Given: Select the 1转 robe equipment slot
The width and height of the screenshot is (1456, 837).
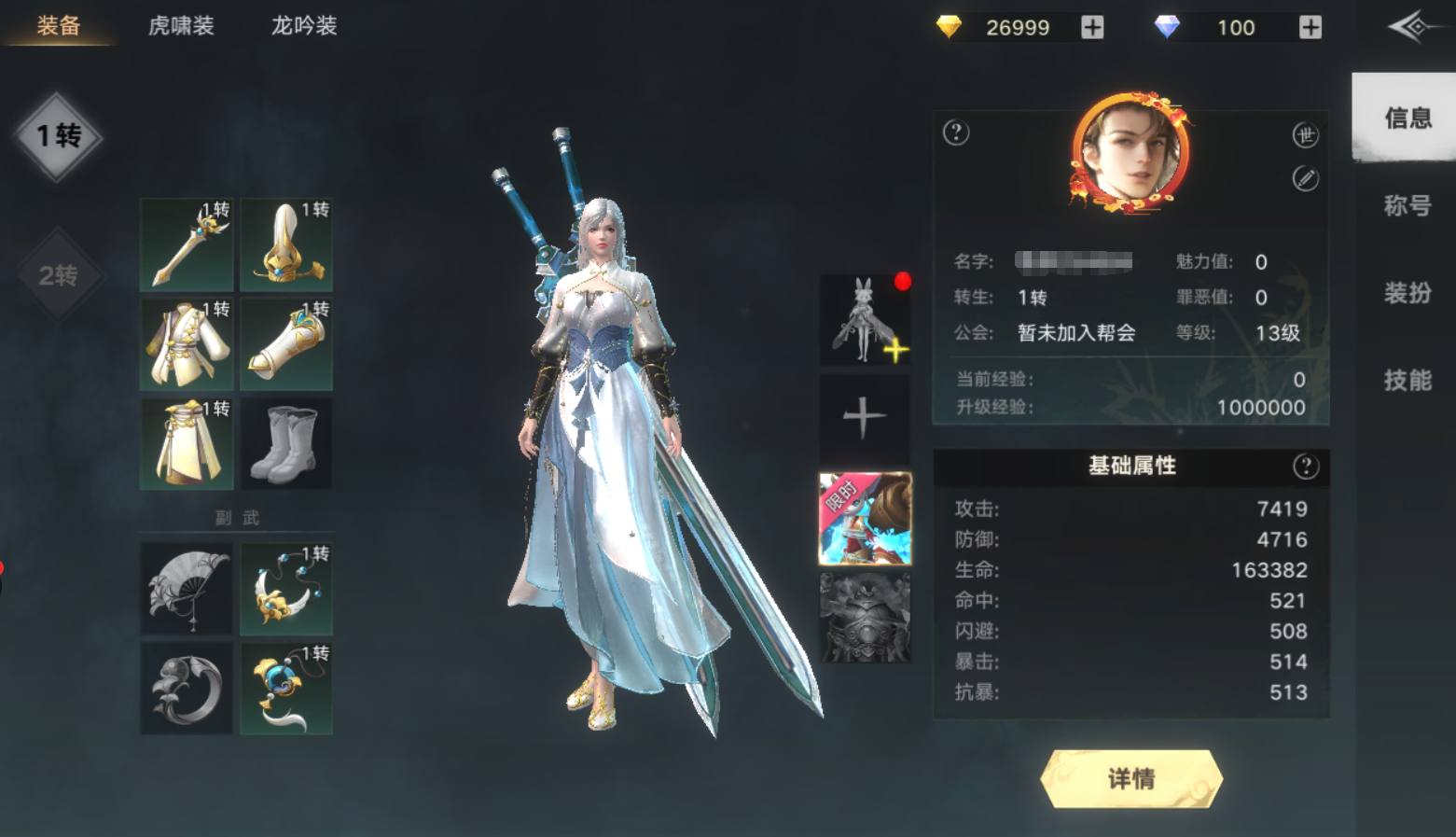Looking at the screenshot, I should click(186, 343).
